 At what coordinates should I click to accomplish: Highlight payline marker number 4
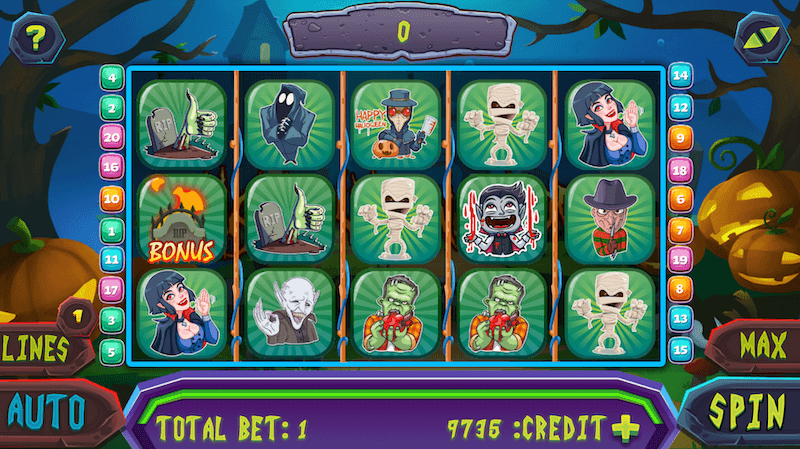point(111,76)
